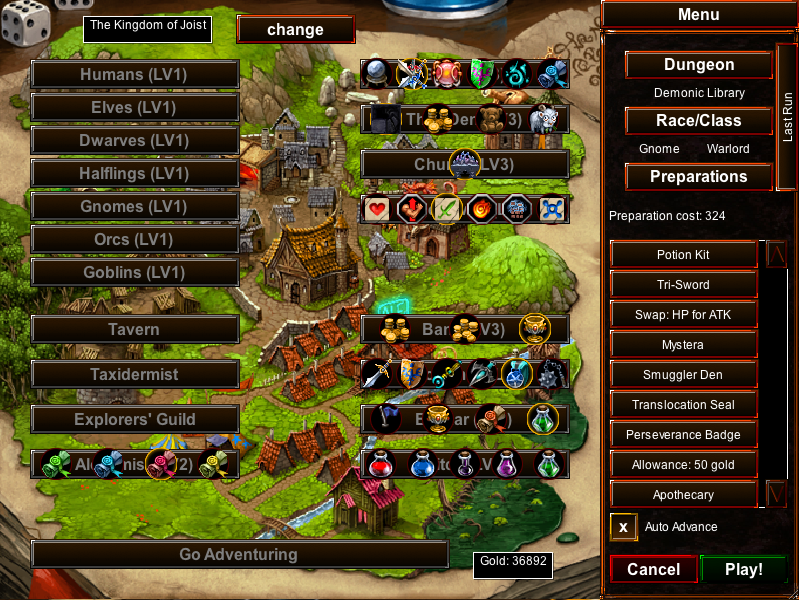Toggle the Auto Advance checkbox
The width and height of the screenshot is (799, 600).
[x=623, y=527]
